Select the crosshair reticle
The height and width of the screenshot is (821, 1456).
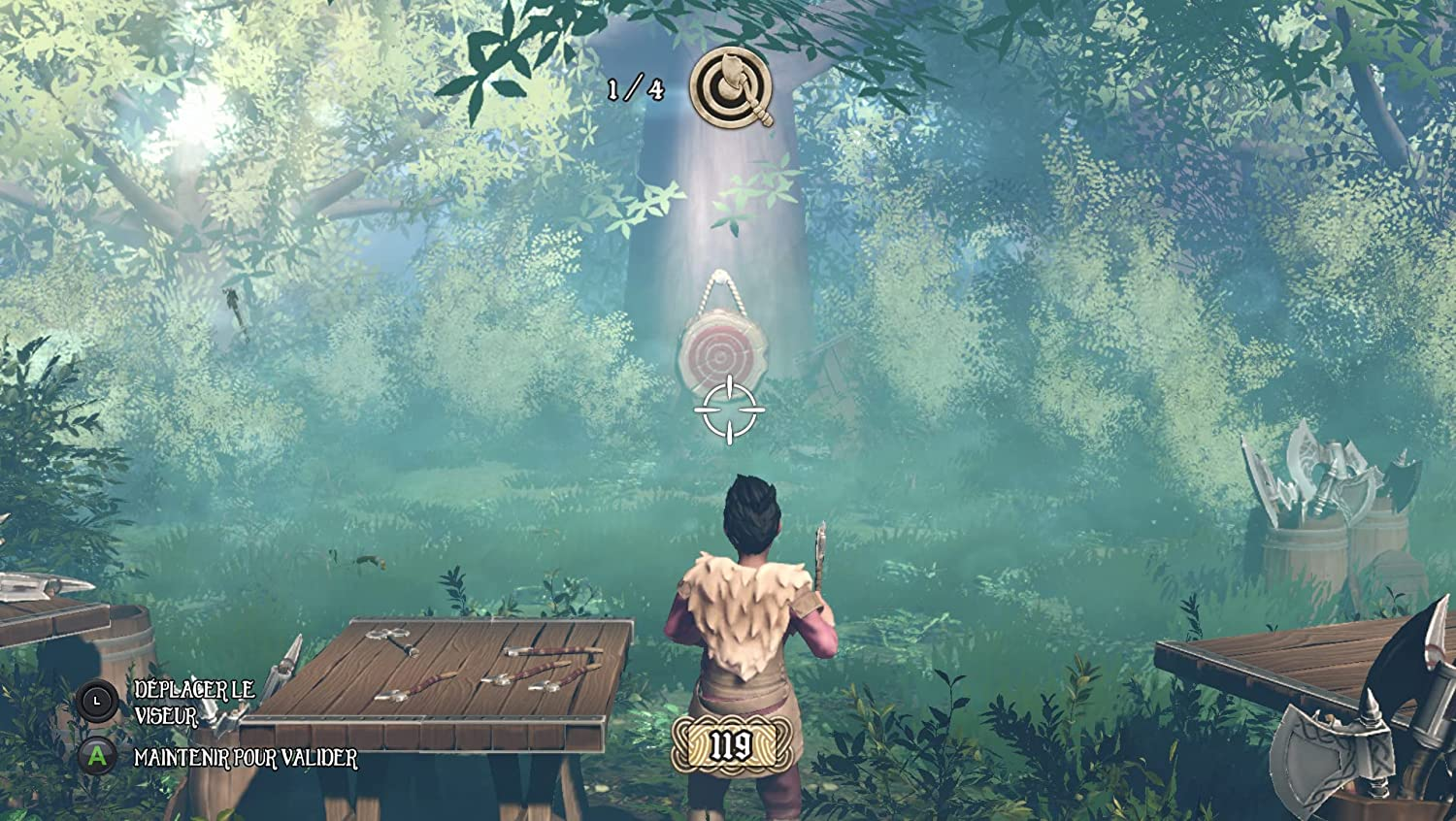(x=729, y=408)
